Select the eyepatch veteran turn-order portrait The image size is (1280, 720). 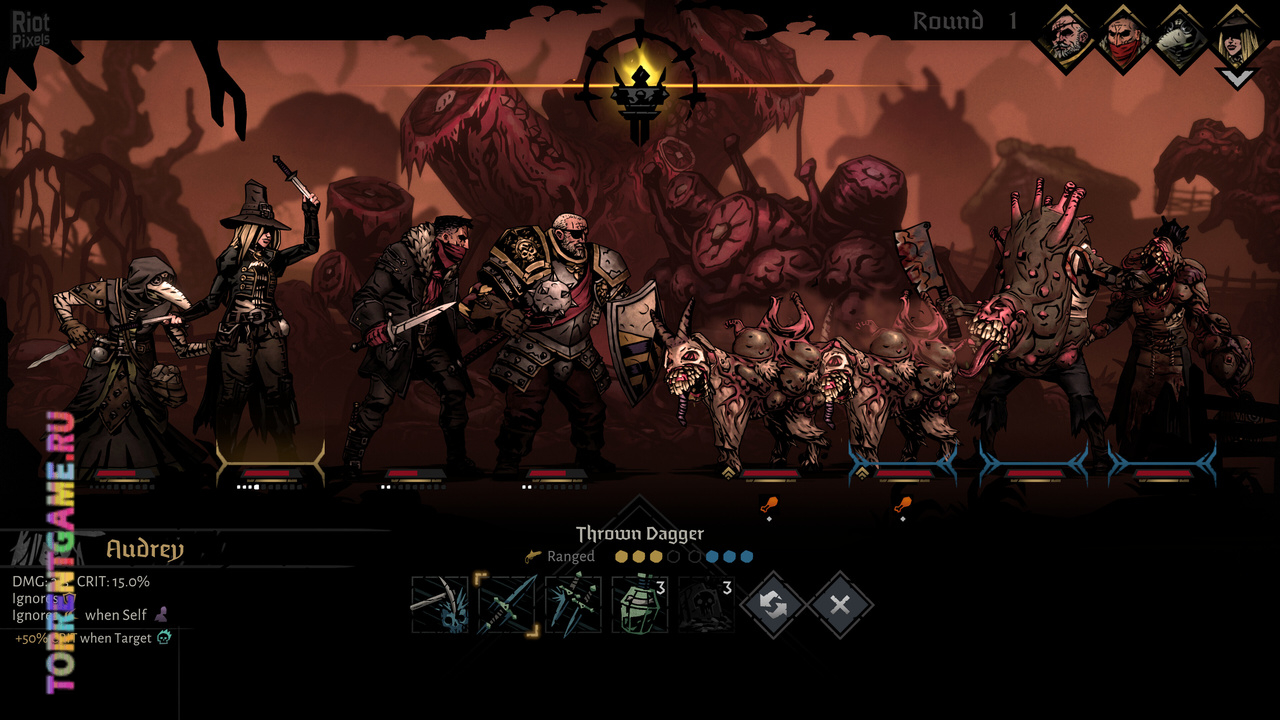point(1066,38)
